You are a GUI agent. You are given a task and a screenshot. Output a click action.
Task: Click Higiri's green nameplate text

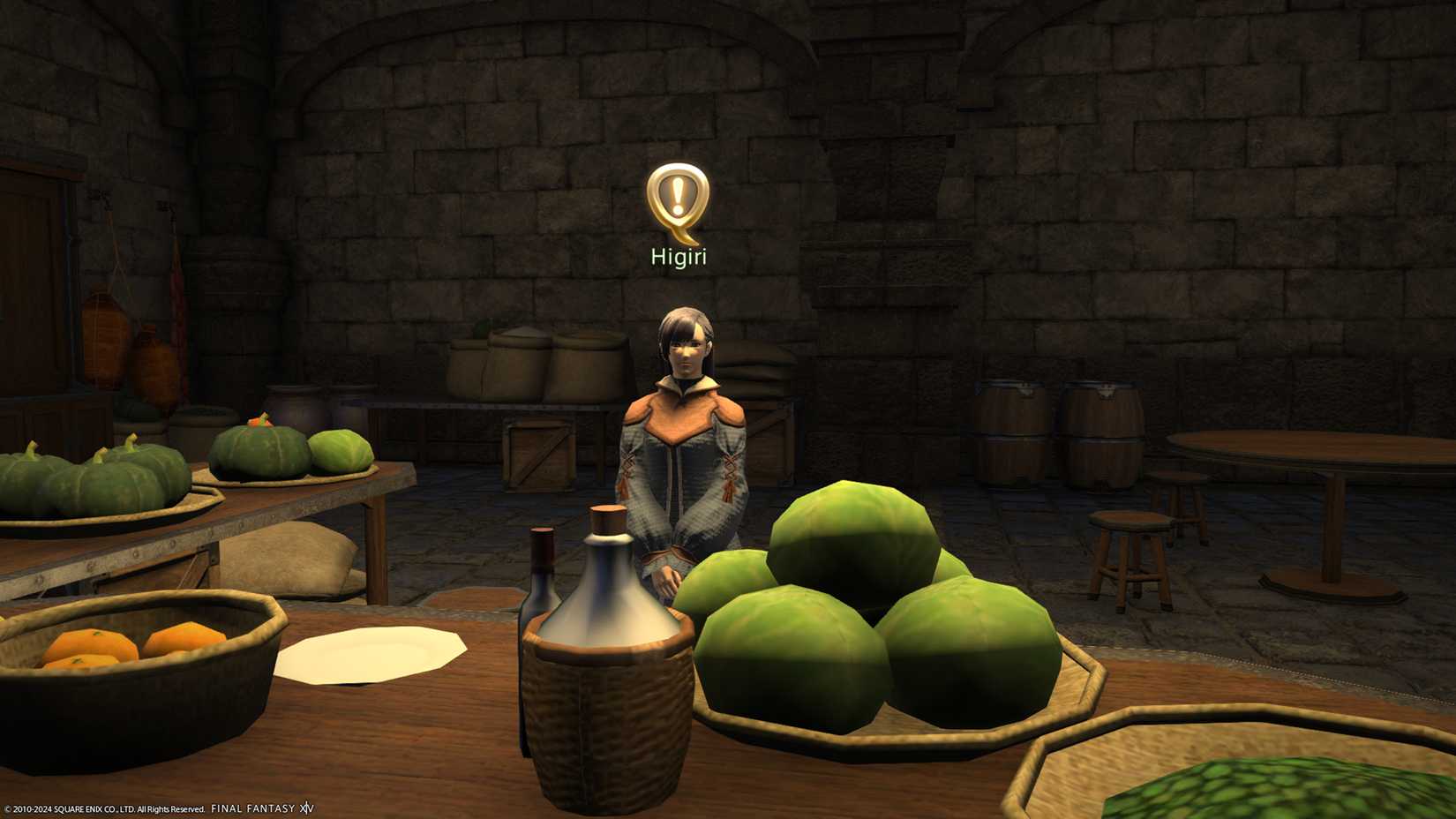679,257
